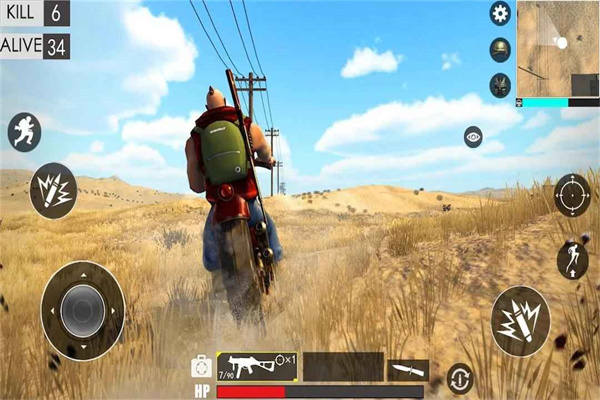Screen dimensions: 600x400
Task: Activate the running man sprint button
Action: pos(24,132)
